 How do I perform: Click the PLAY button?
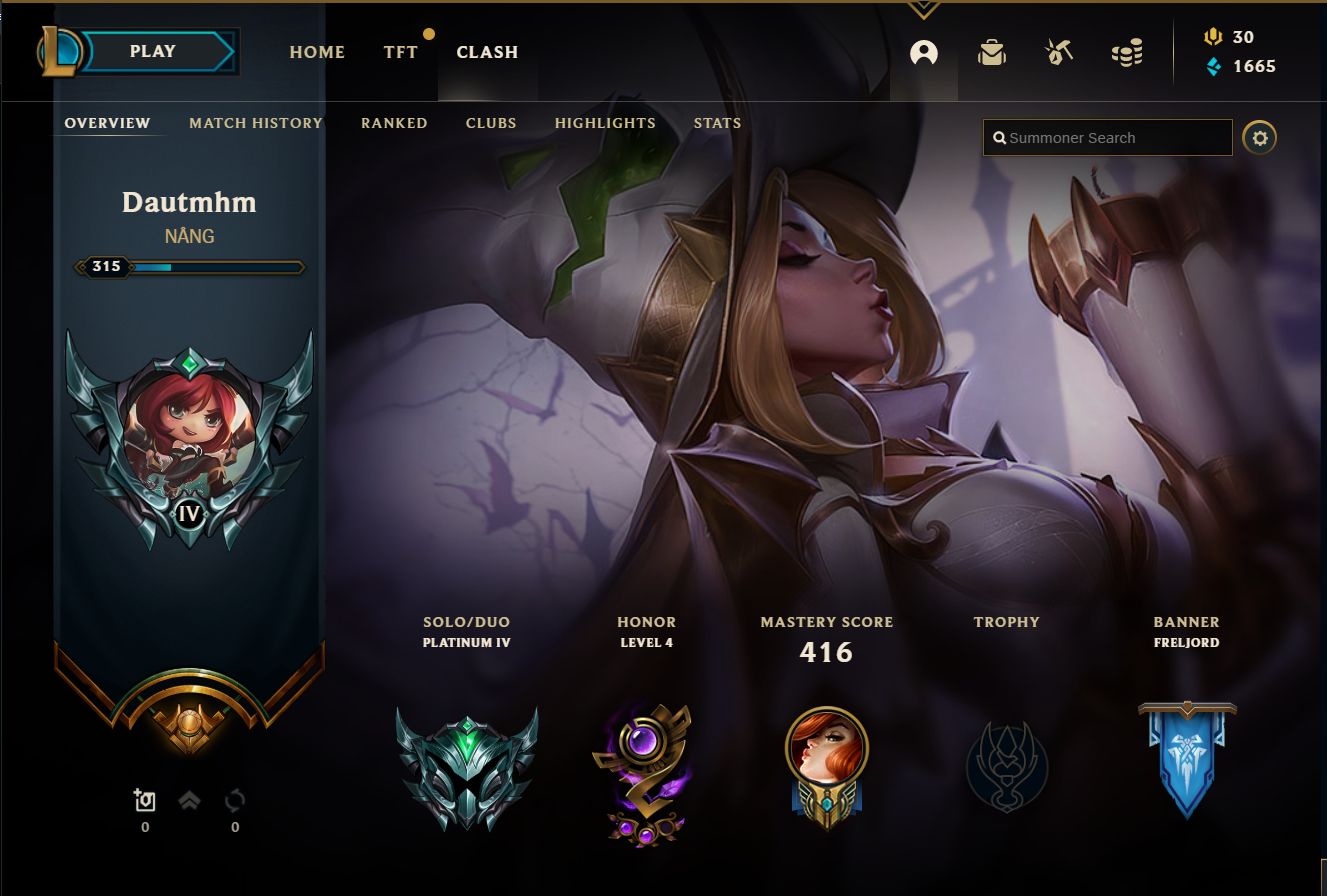coord(152,50)
